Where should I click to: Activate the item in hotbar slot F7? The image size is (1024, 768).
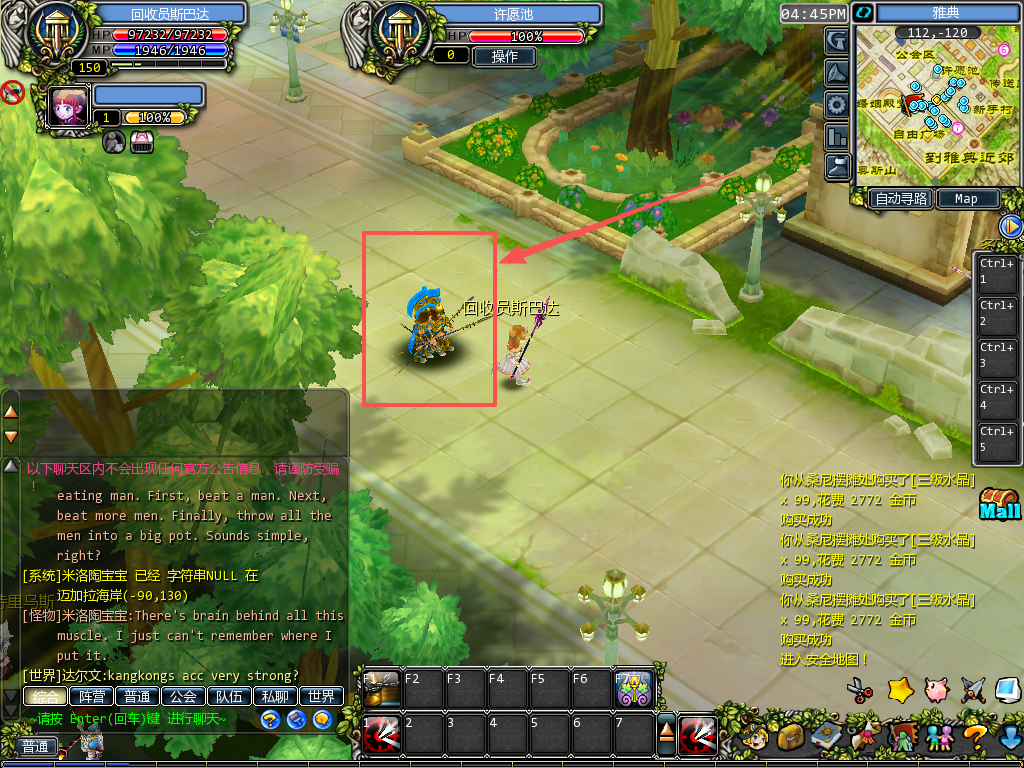[x=633, y=689]
